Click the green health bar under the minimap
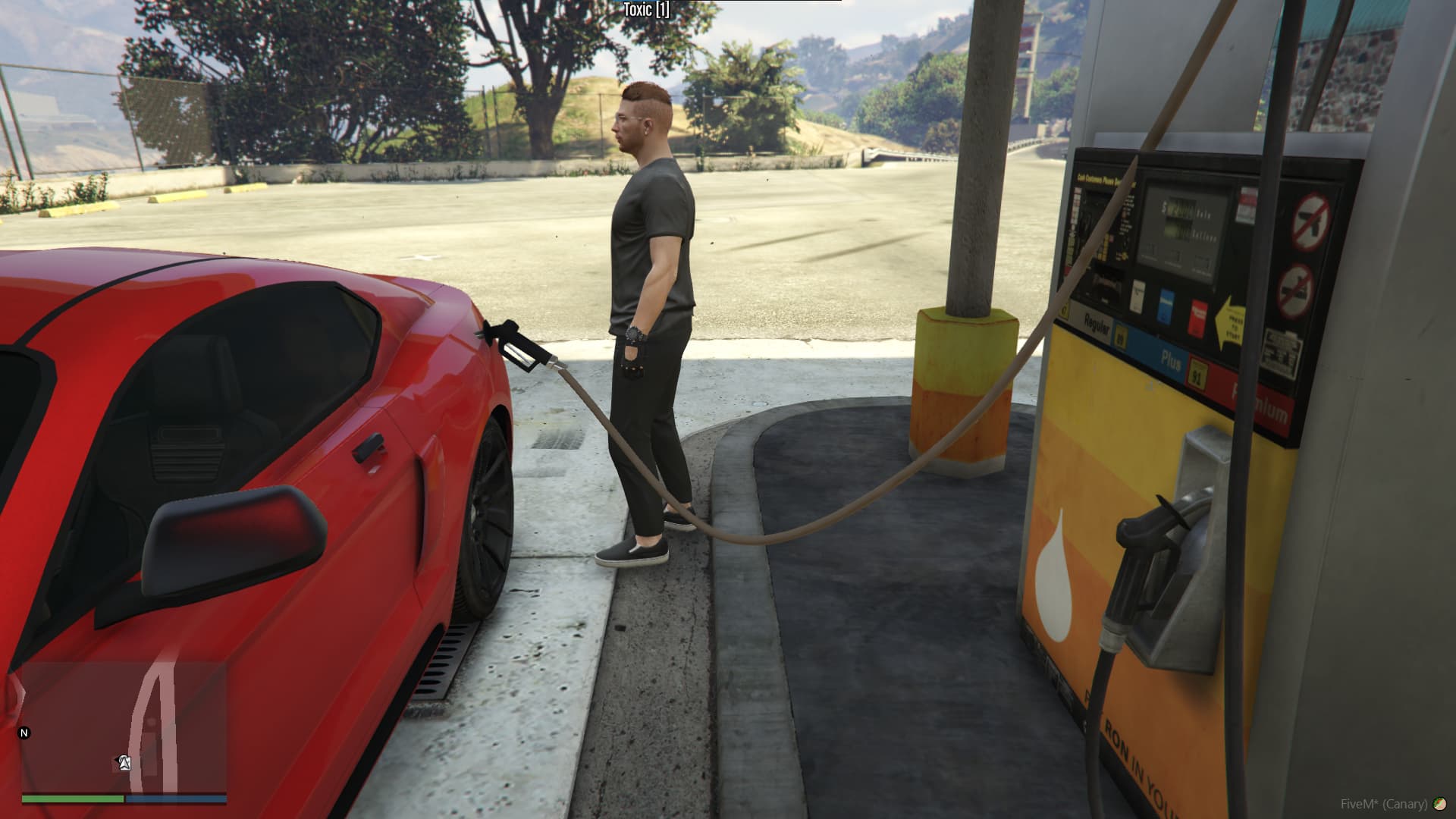 73,799
